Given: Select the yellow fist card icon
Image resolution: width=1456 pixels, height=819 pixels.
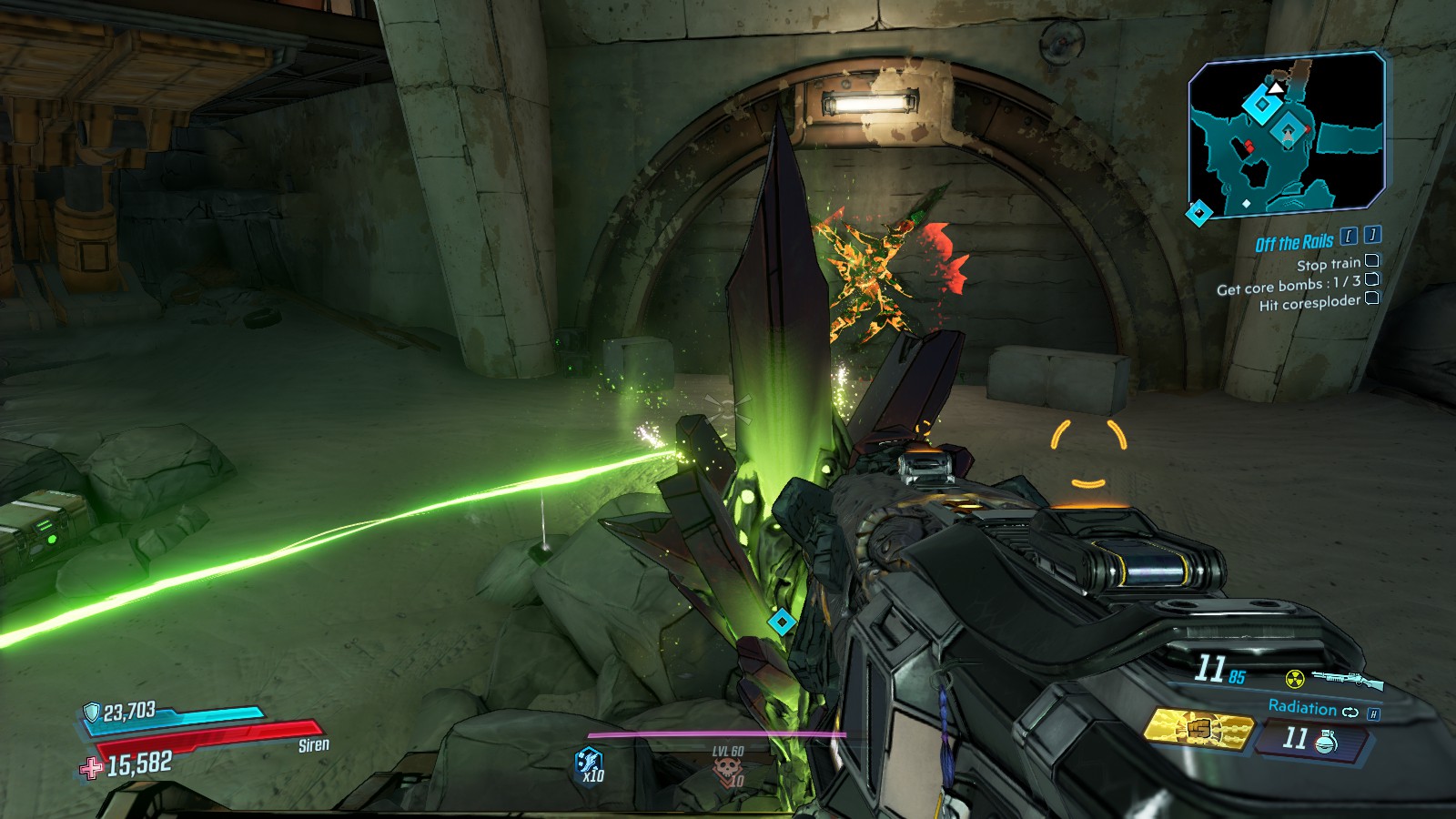Looking at the screenshot, I should [1198, 730].
